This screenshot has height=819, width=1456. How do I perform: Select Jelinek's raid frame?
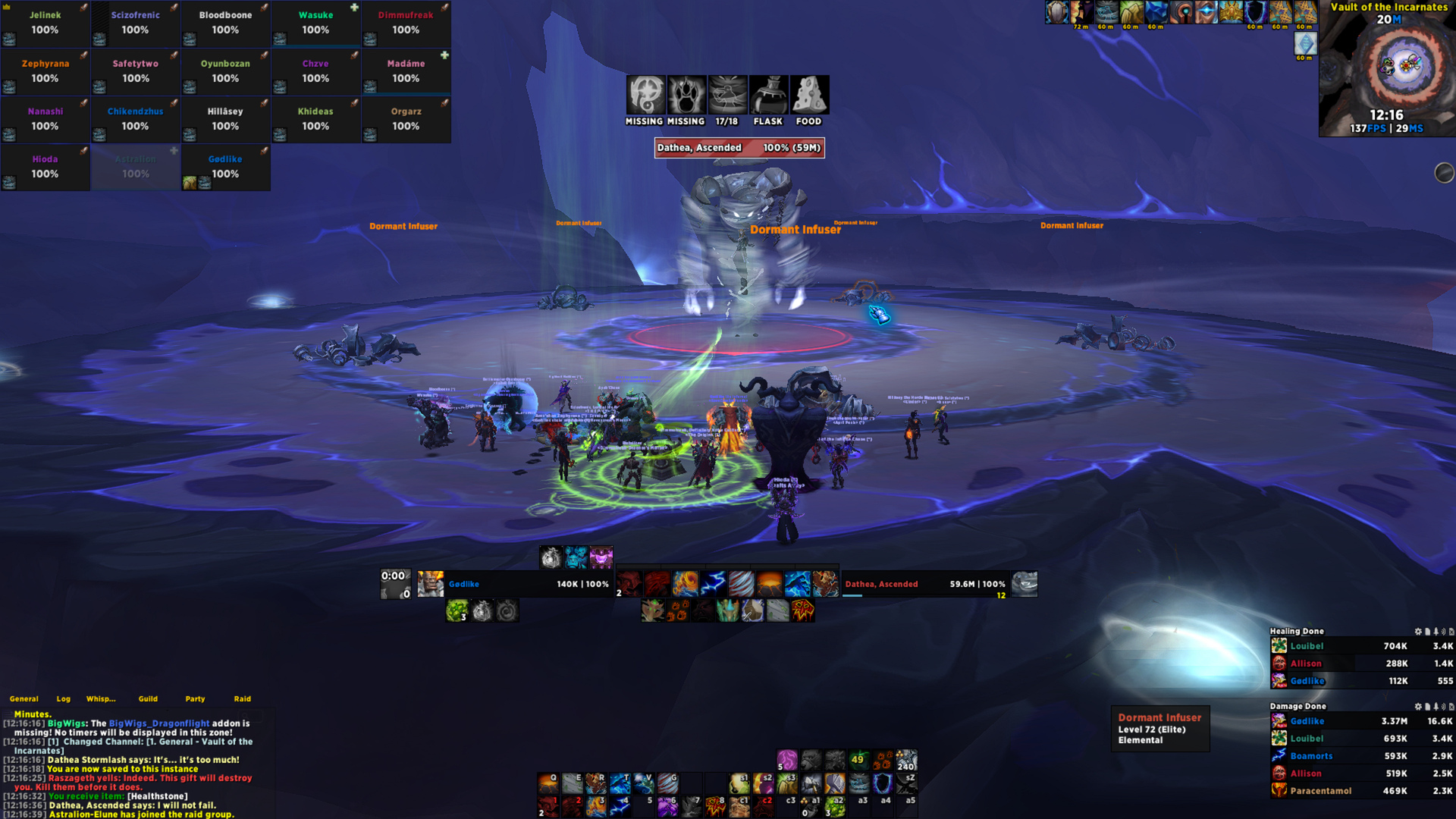45,23
